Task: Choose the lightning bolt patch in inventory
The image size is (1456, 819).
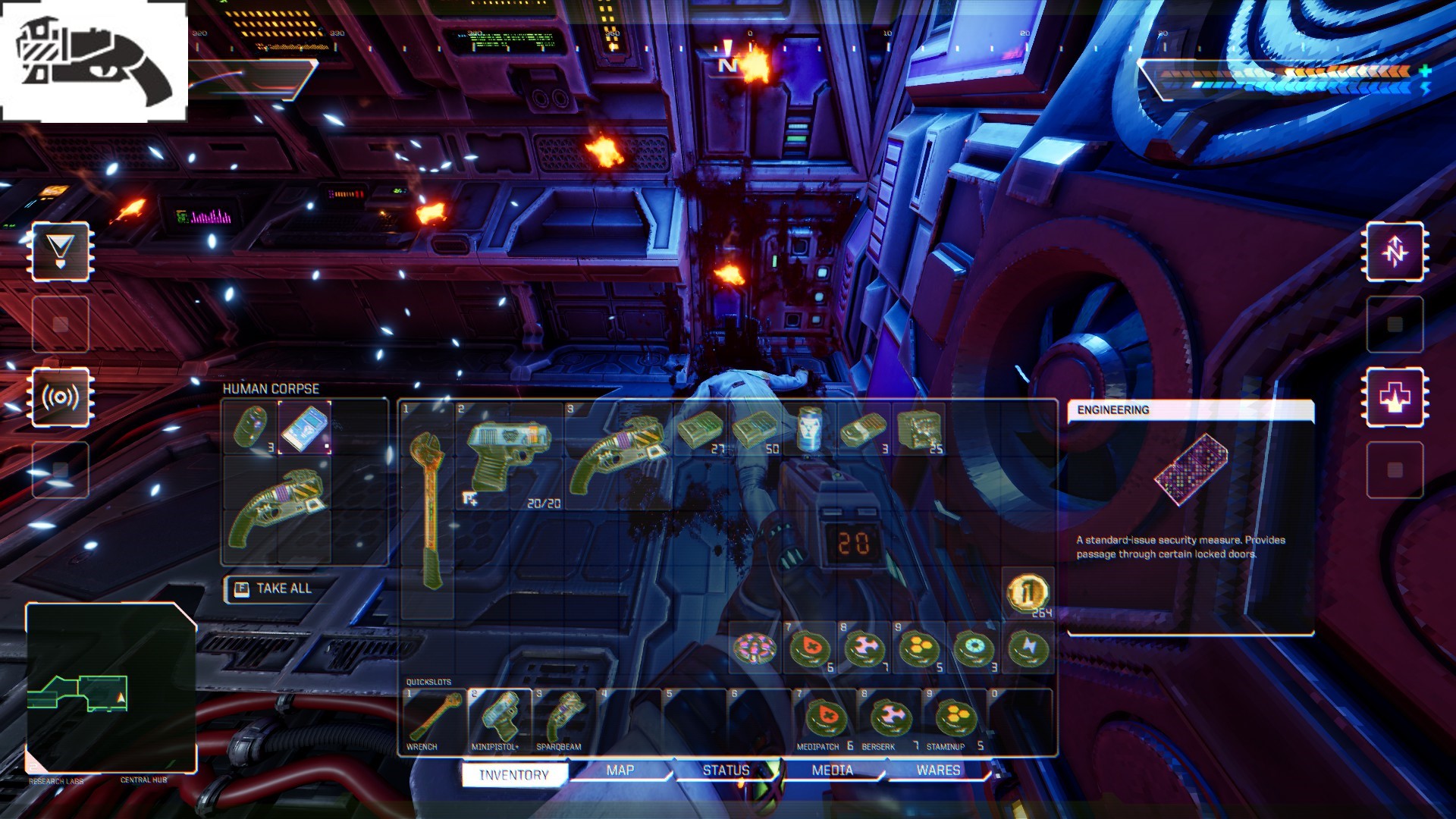Action: tap(1028, 648)
